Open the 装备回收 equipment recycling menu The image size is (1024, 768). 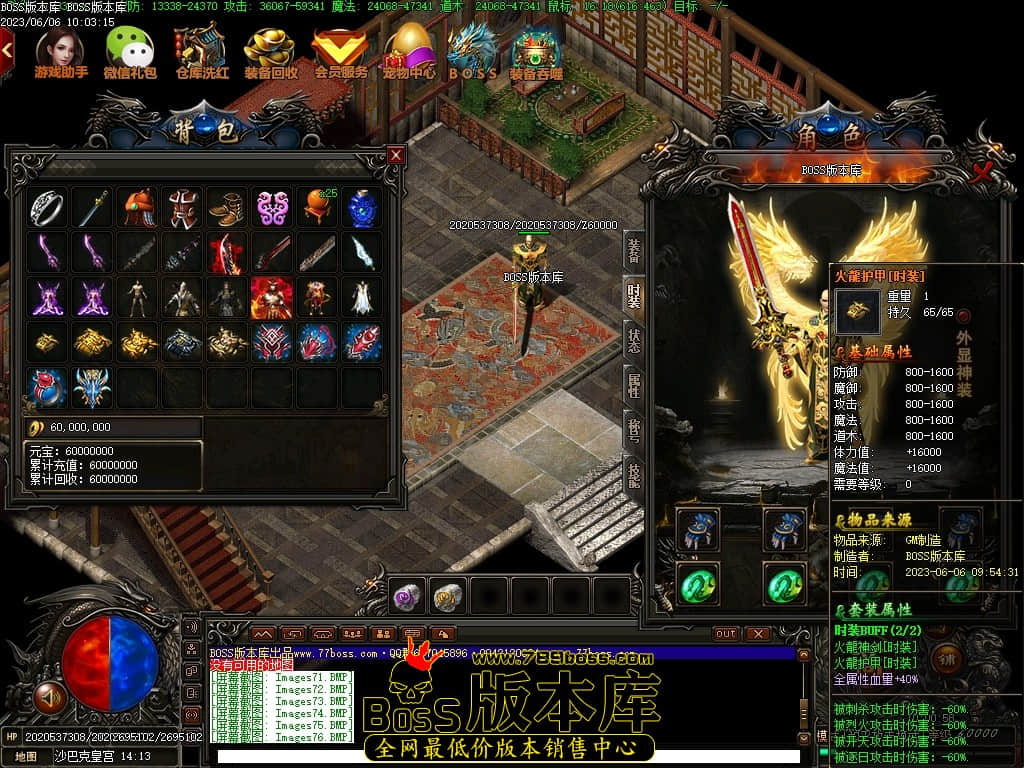pyautogui.click(x=270, y=52)
